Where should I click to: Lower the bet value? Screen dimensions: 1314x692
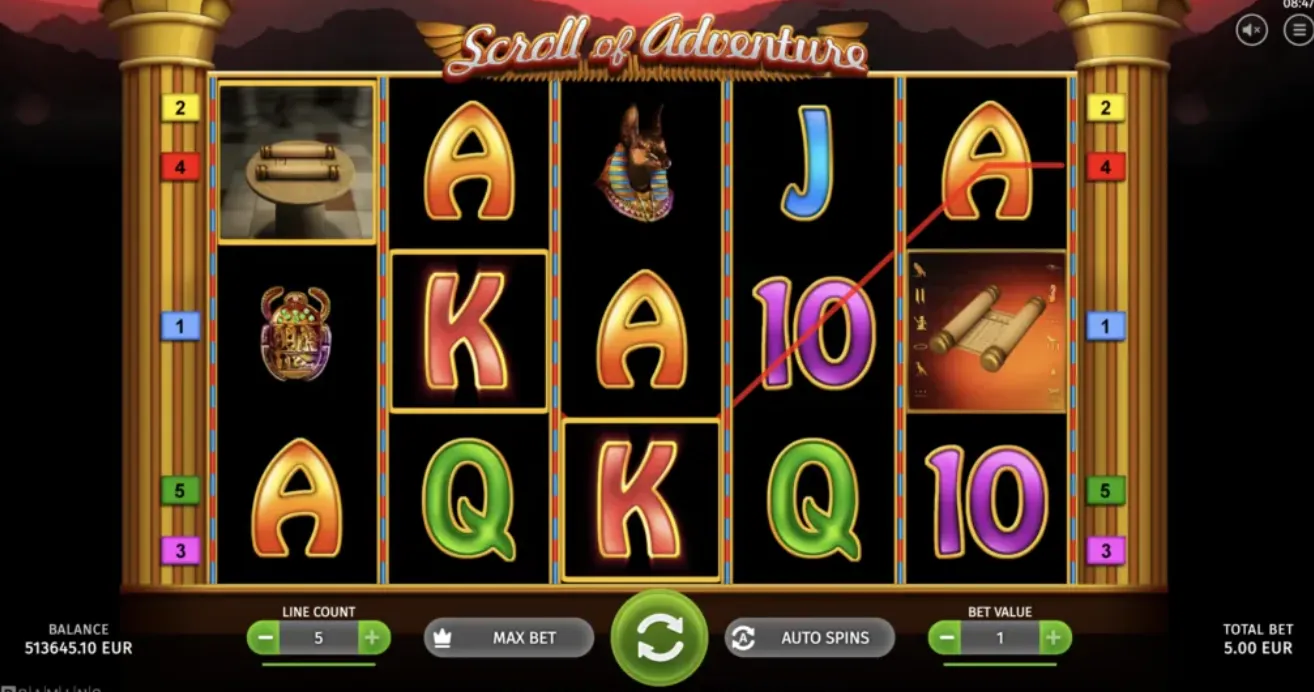coord(946,638)
